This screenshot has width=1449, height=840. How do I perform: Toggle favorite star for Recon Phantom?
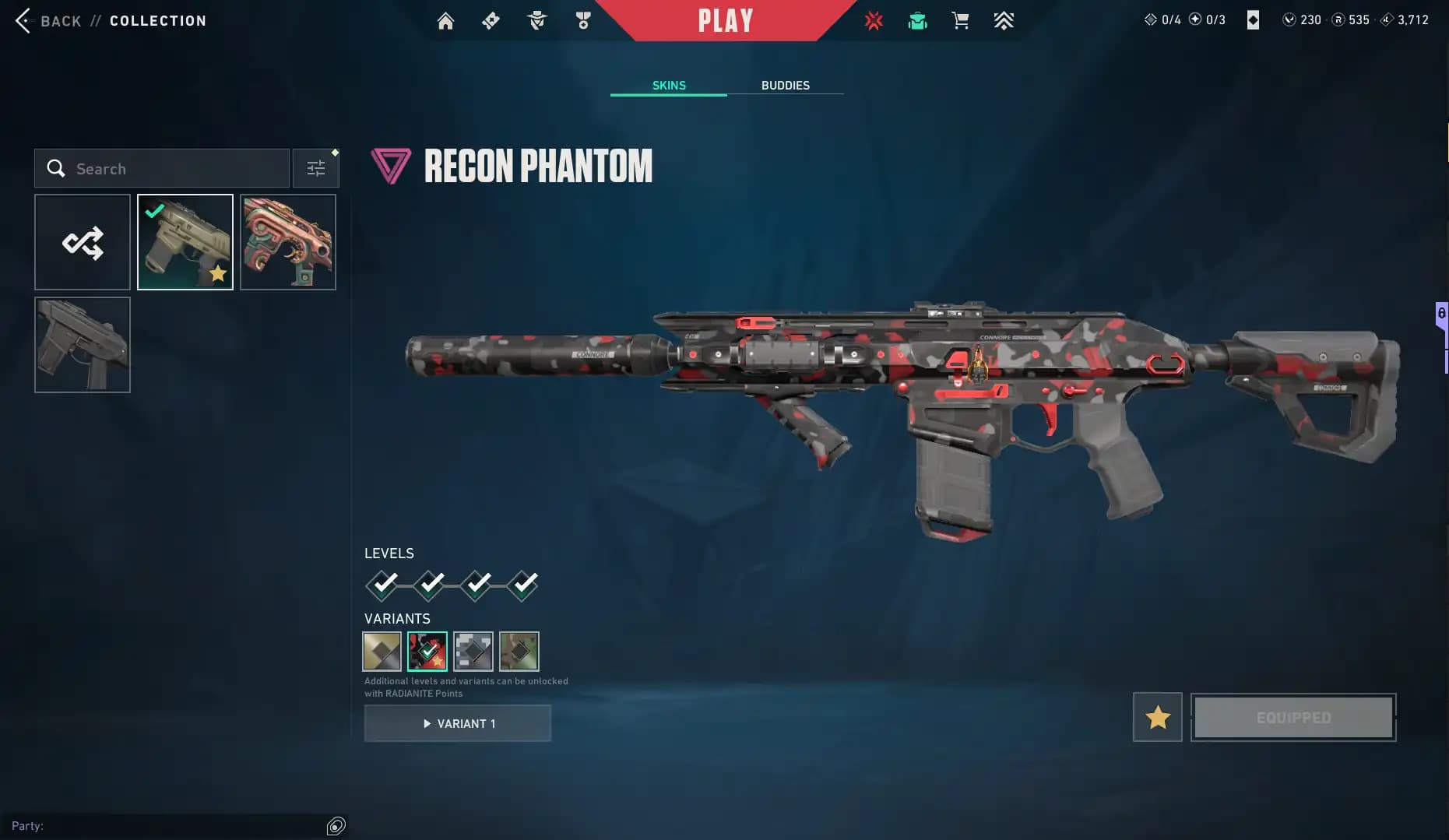tap(1157, 716)
